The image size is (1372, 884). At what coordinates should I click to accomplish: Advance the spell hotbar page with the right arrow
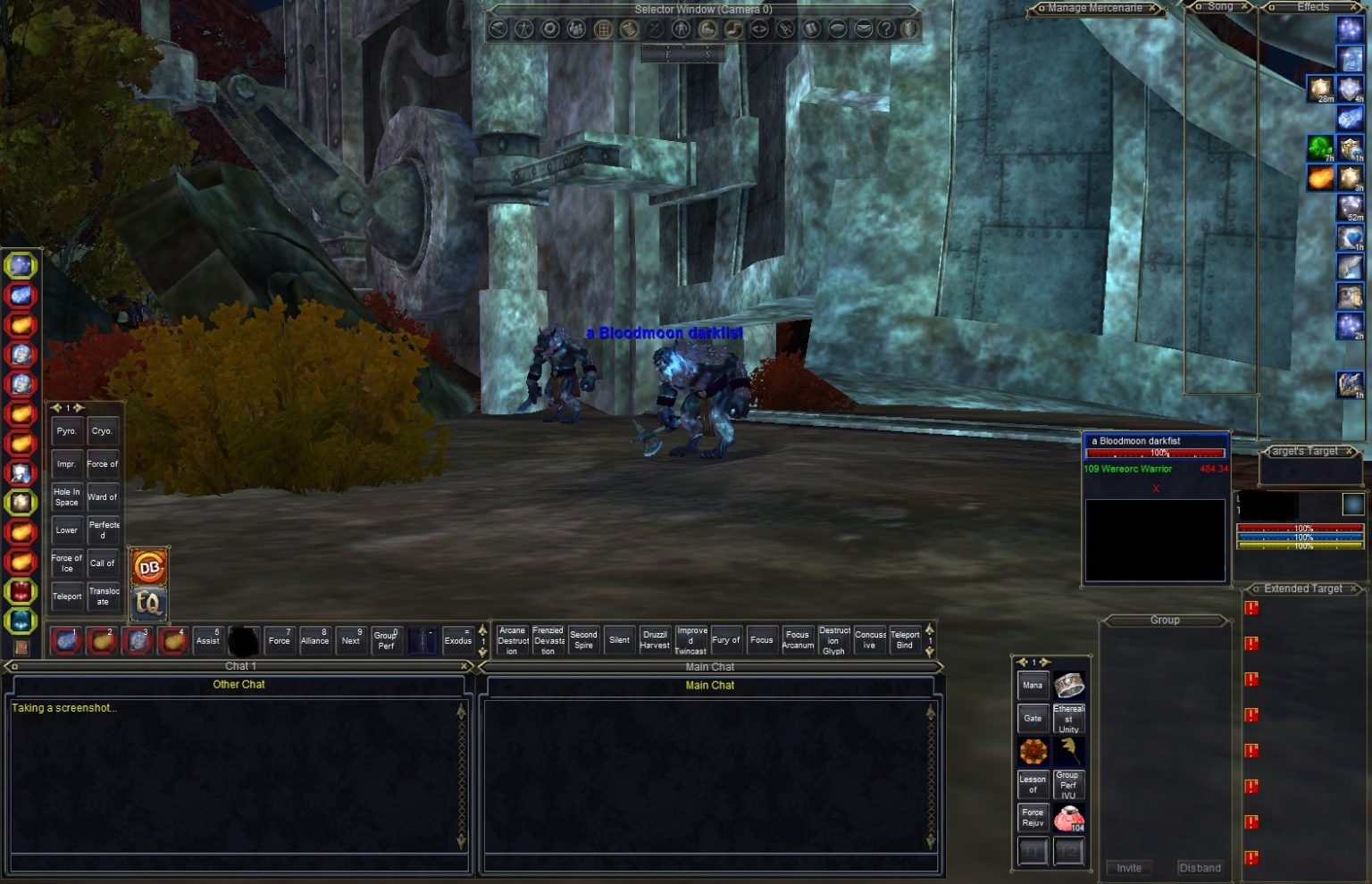pos(79,407)
